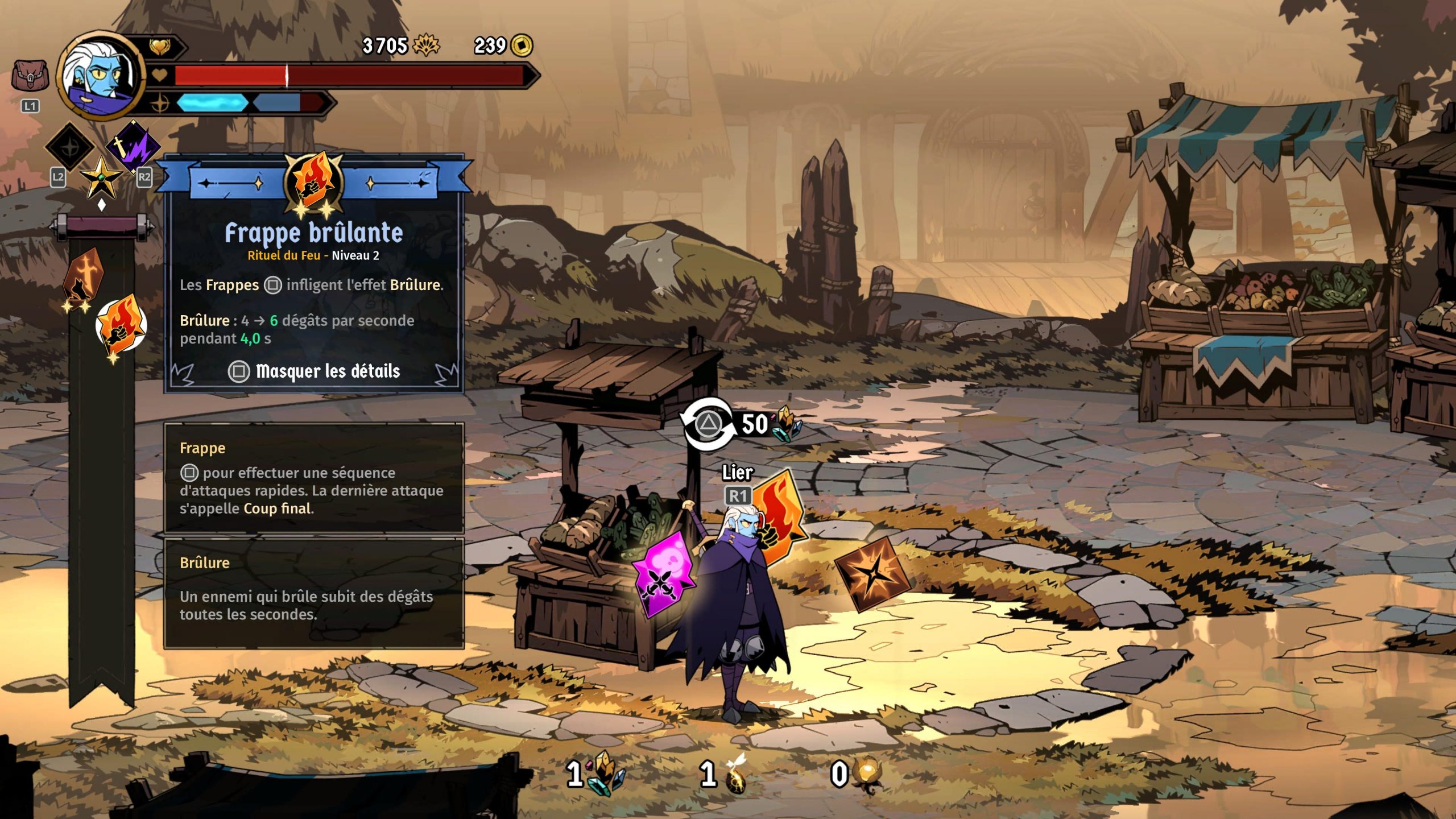Choose the bronze star talent card

pos(872,572)
